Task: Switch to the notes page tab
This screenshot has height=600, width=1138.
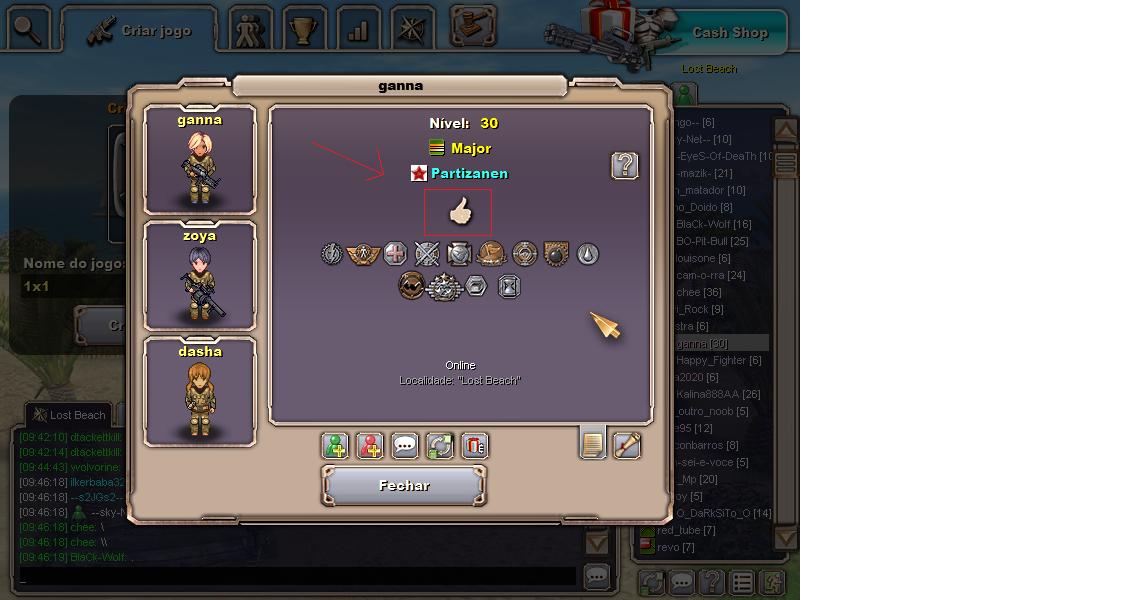Action: coord(593,443)
